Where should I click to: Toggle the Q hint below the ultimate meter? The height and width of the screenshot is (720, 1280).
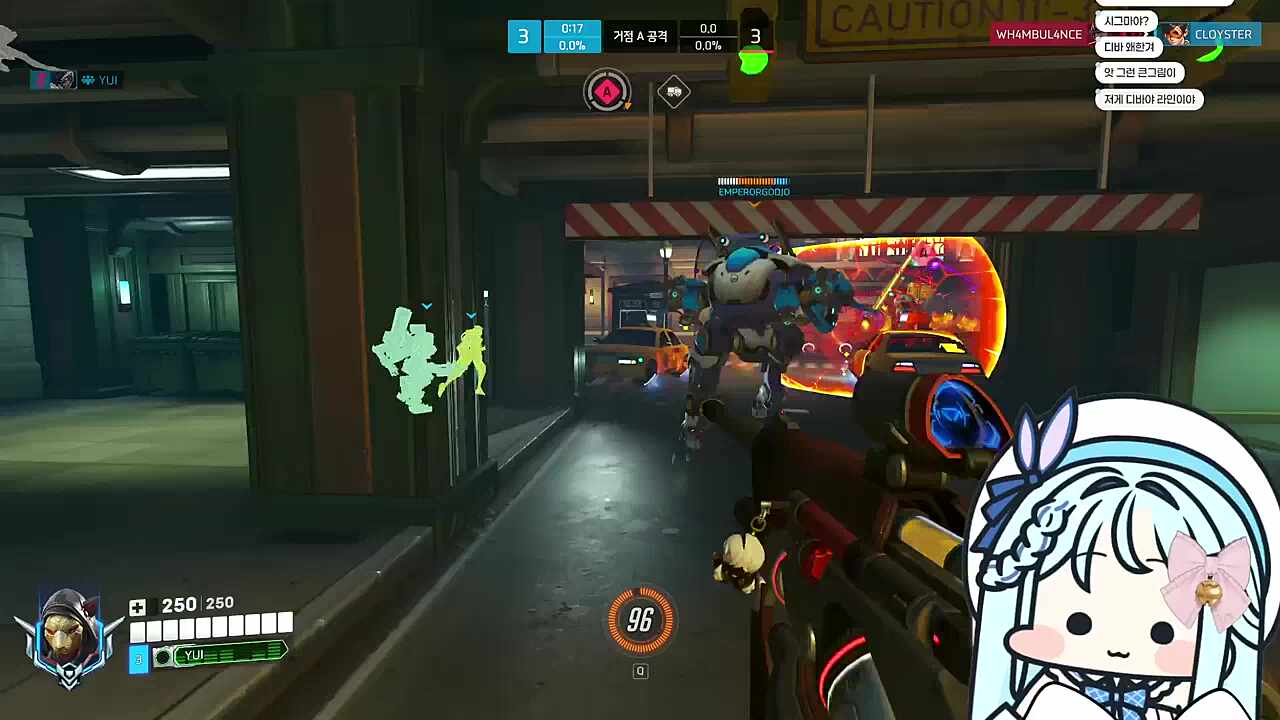point(641,671)
